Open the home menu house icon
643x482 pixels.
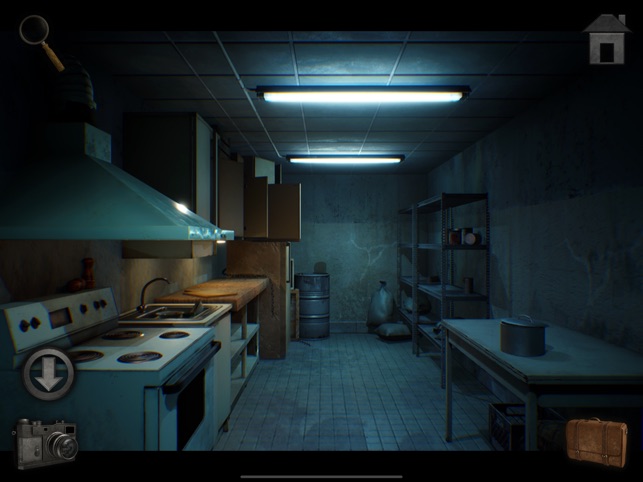(606, 40)
